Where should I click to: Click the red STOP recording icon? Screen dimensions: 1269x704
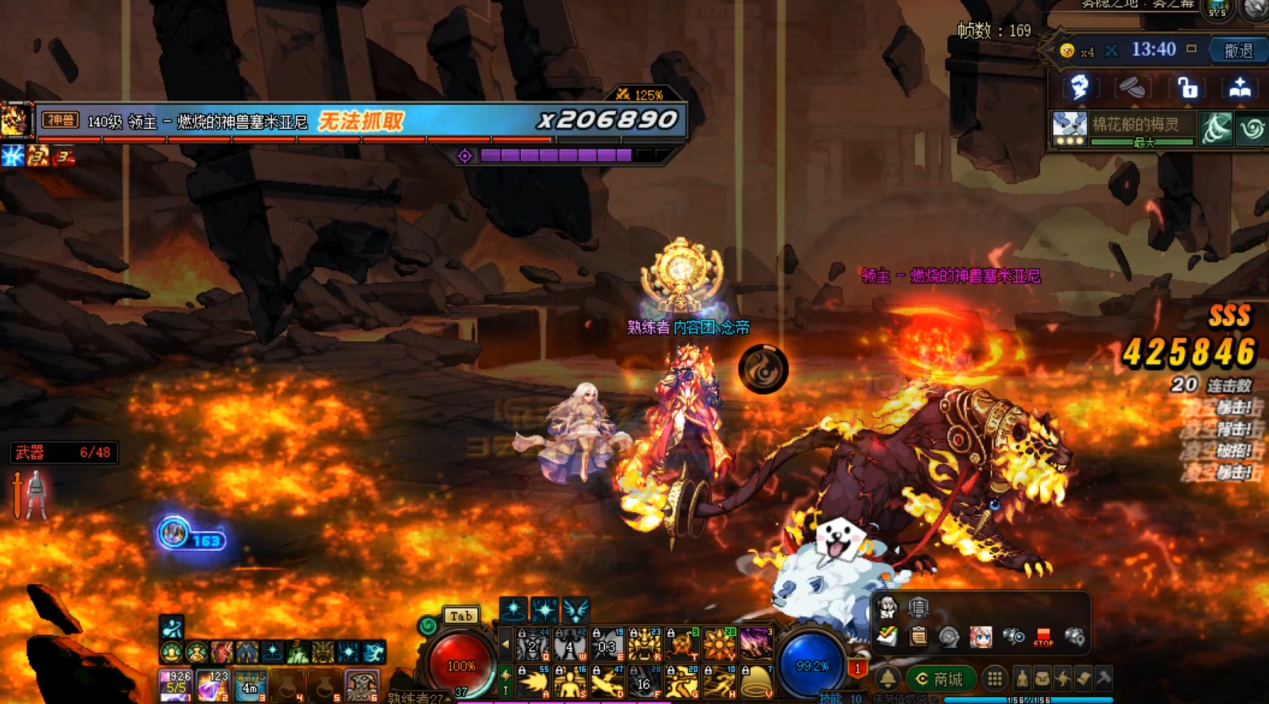coord(1044,636)
